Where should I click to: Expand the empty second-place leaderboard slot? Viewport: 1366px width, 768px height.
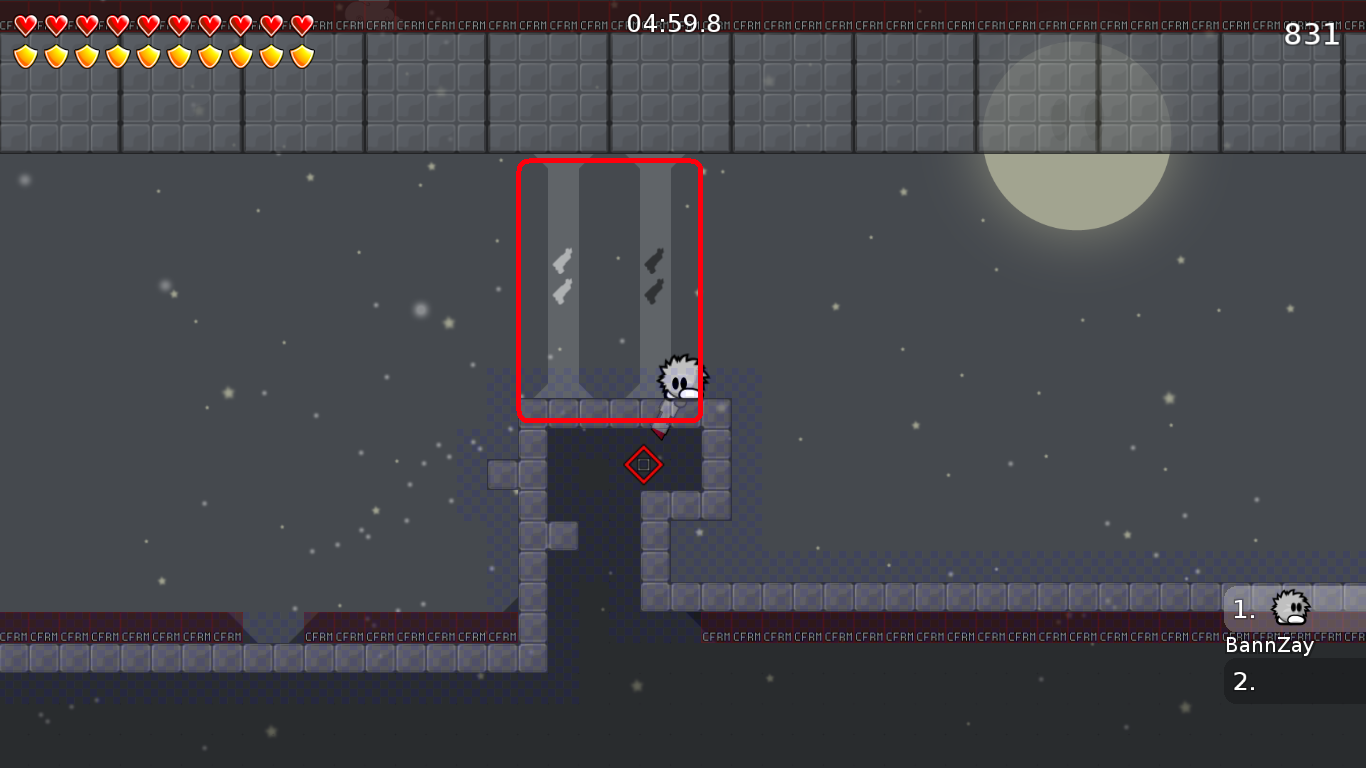pyautogui.click(x=1292, y=682)
